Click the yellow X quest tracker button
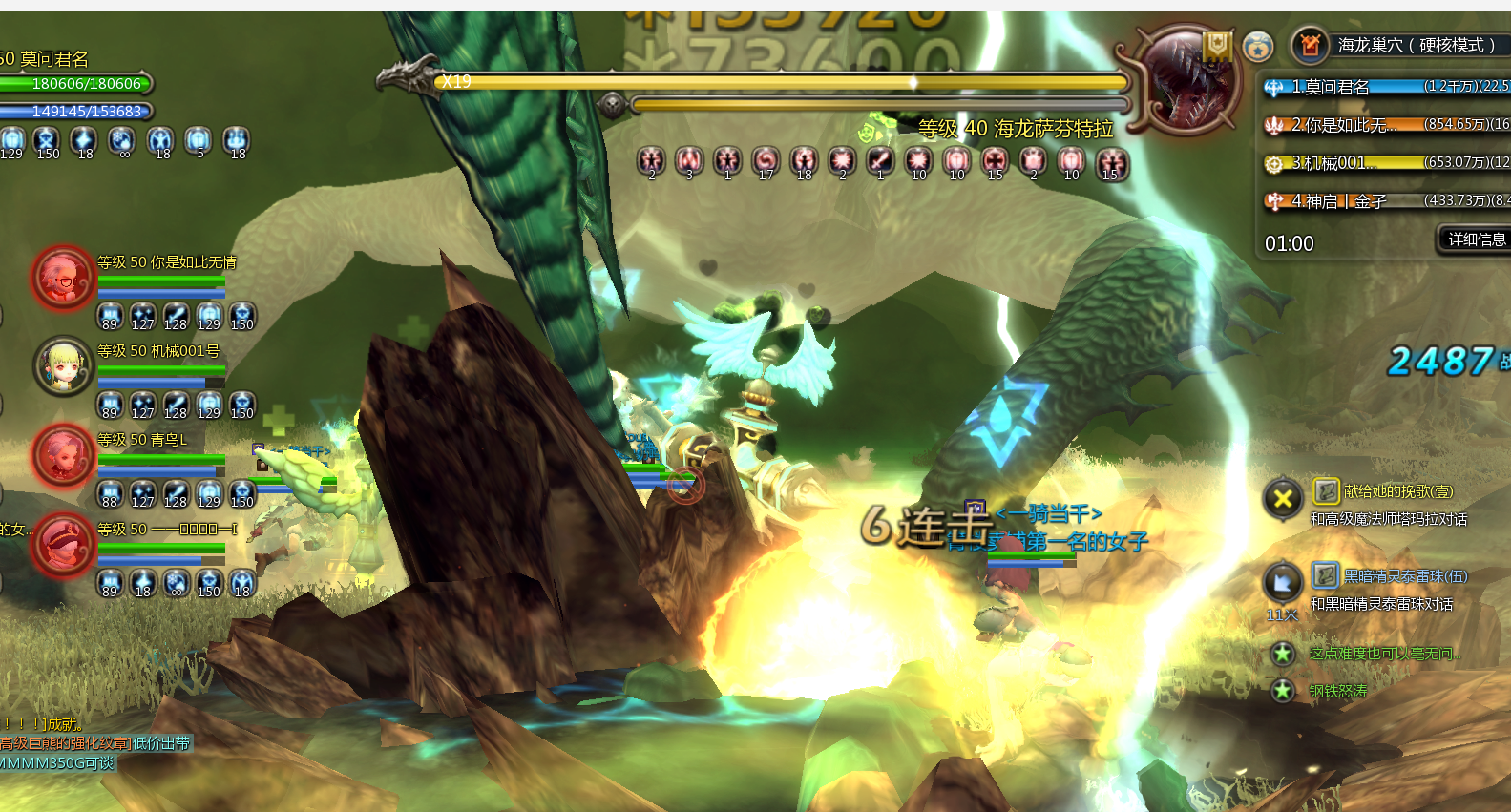Viewport: 1511px width, 812px height. tap(1283, 498)
